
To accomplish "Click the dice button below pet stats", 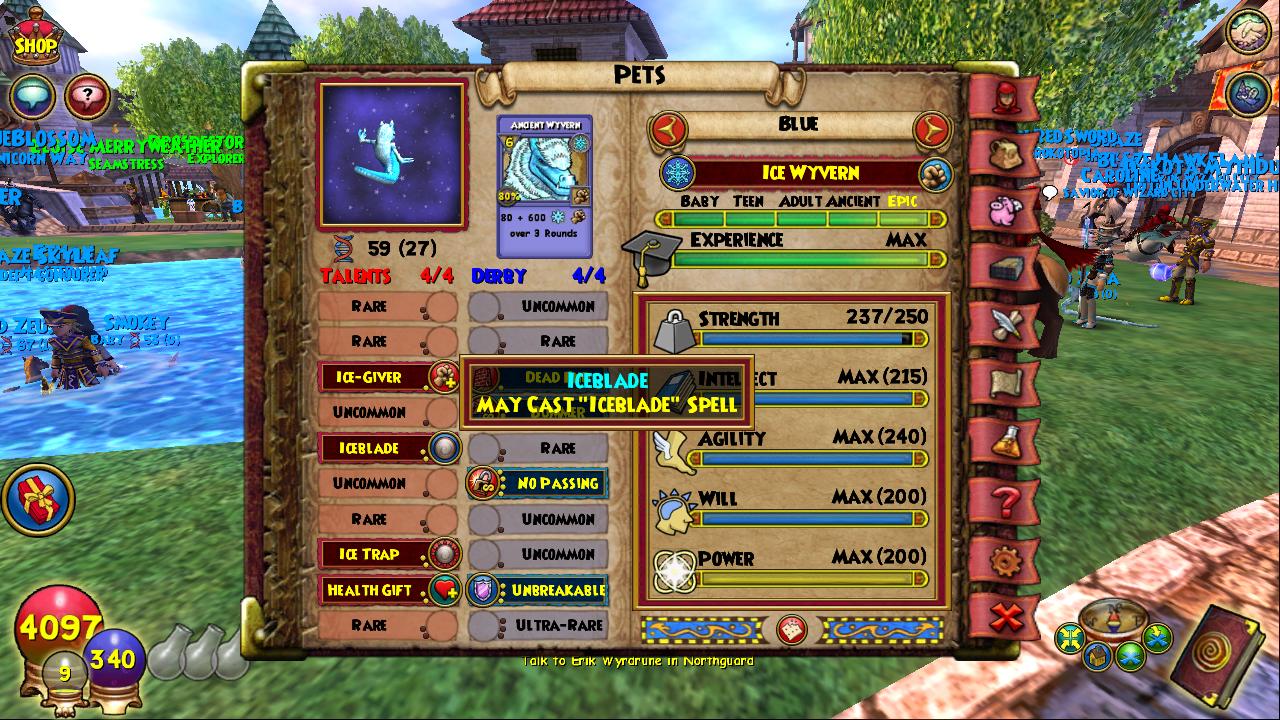I will click(791, 630).
